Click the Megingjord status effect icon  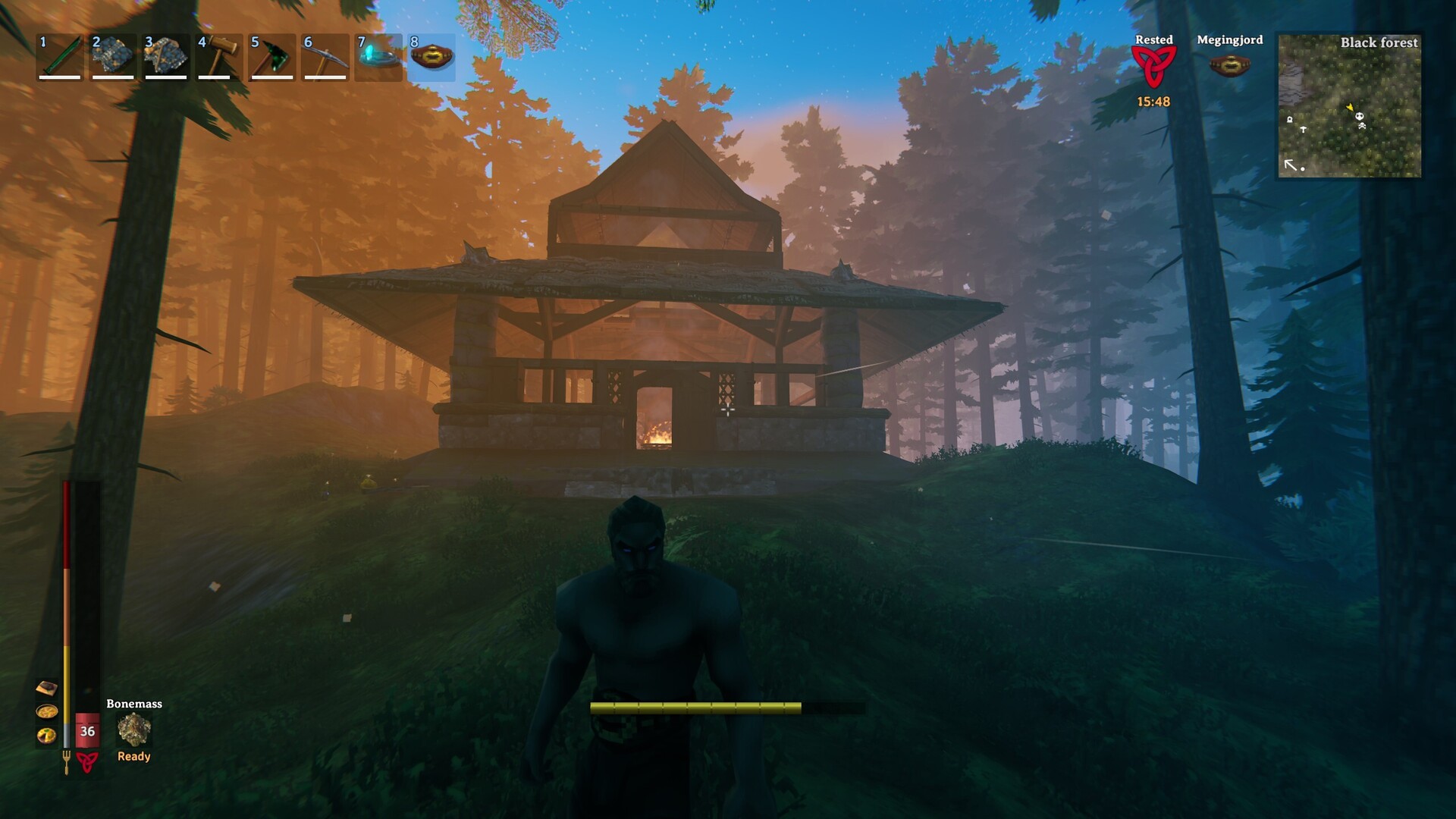[x=1229, y=65]
